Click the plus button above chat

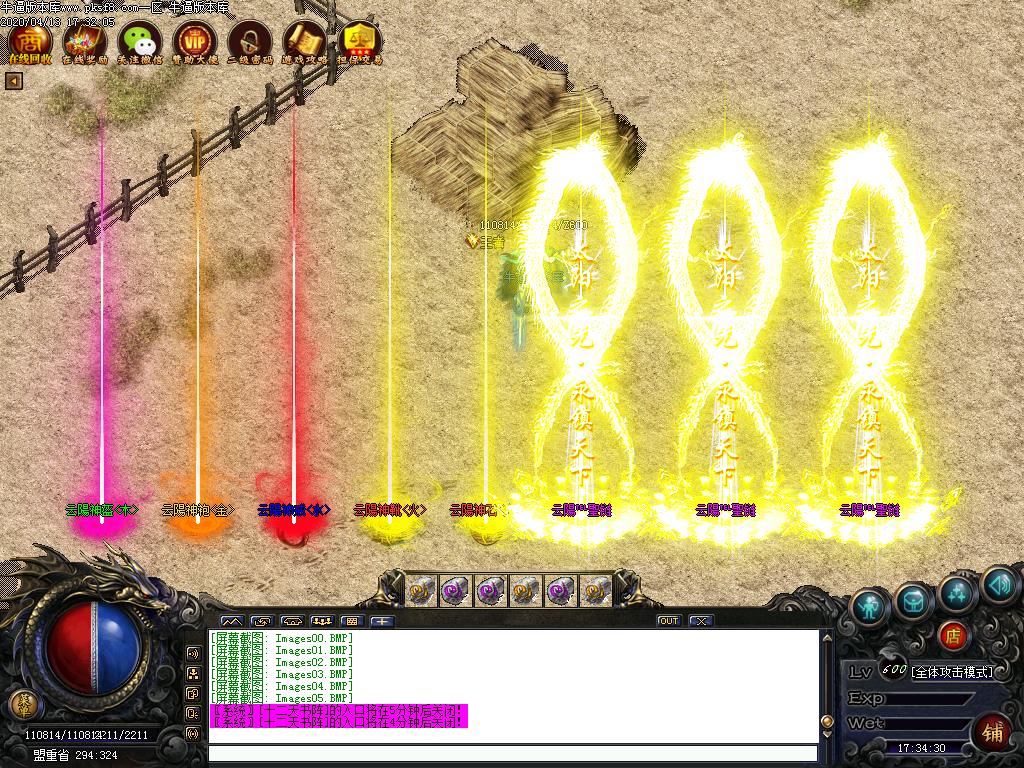point(382,621)
